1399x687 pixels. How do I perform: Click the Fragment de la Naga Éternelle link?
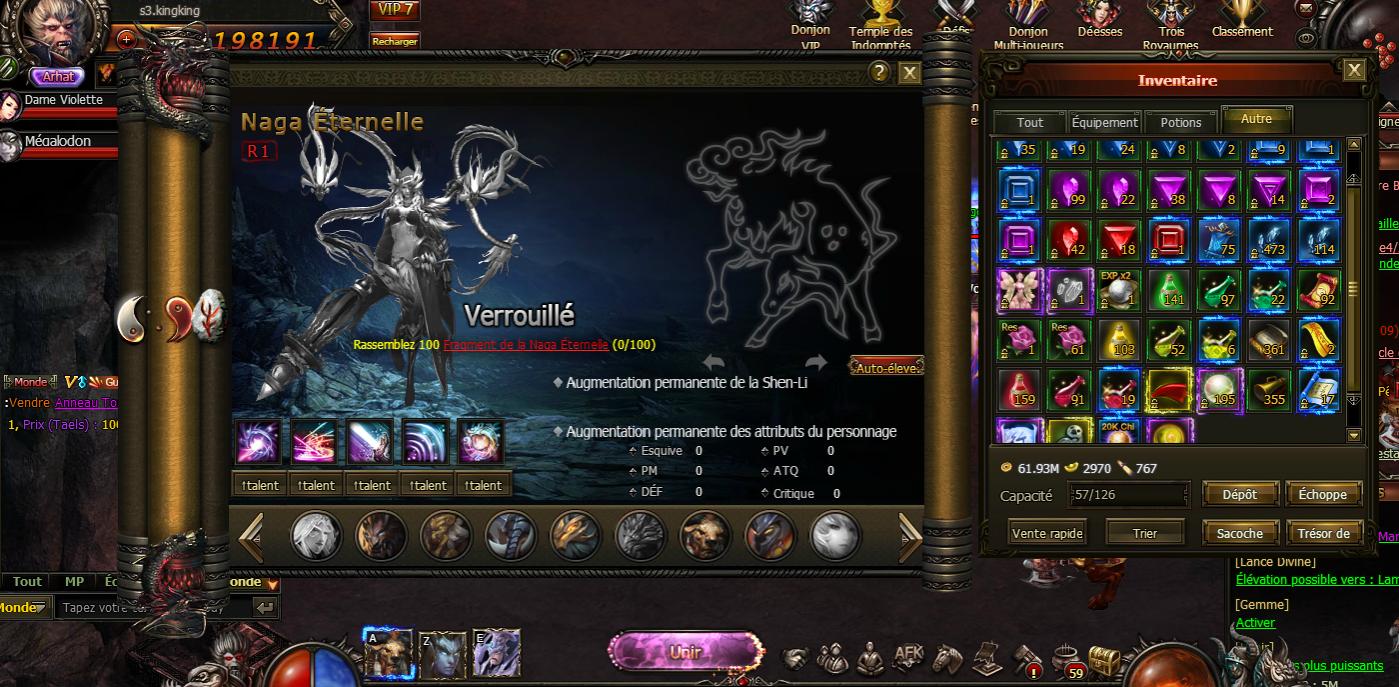[525, 345]
